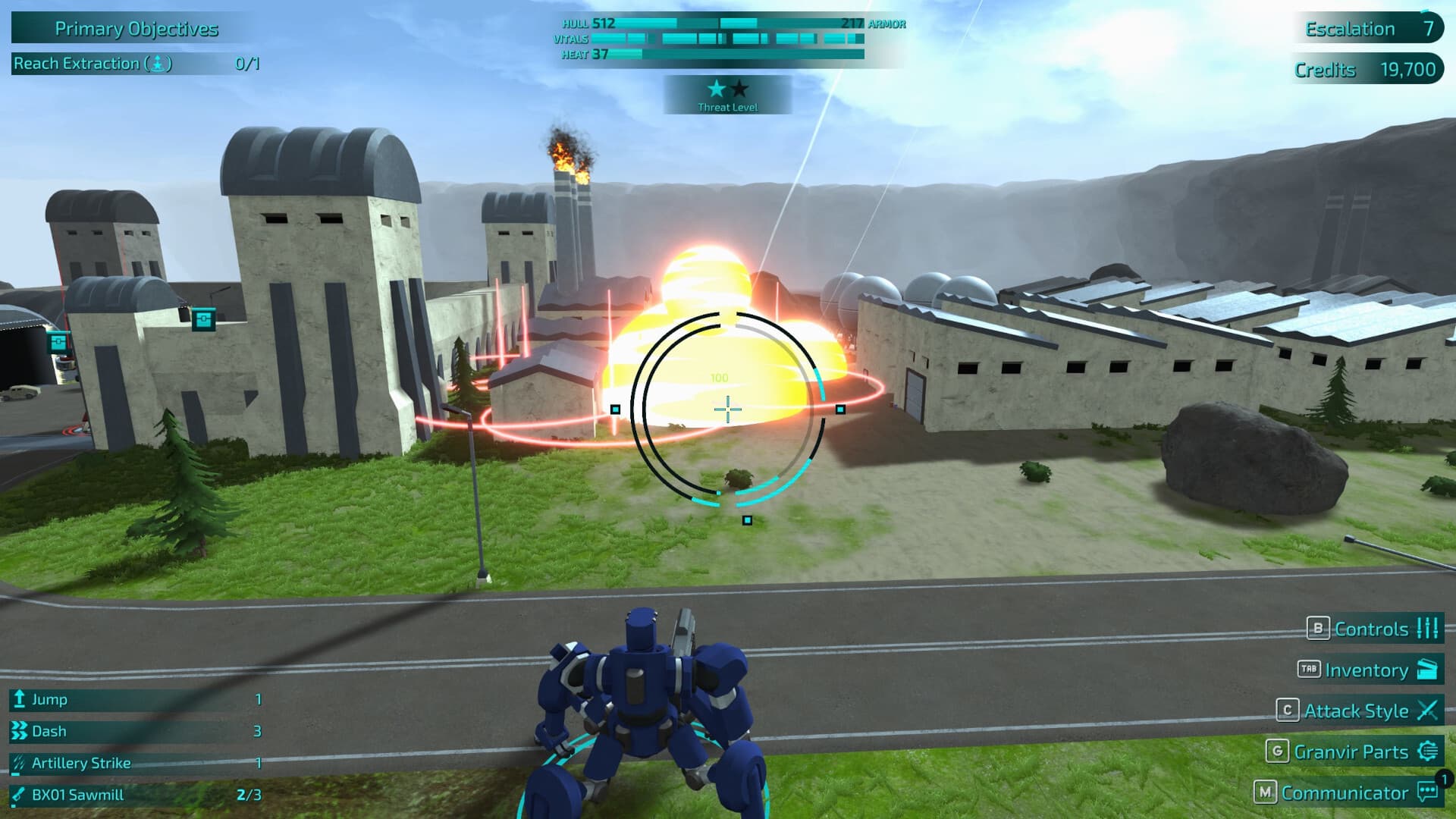Click the extraction marker icon beside Reach Extraction
Screen dimensions: 1456x819
tap(157, 64)
